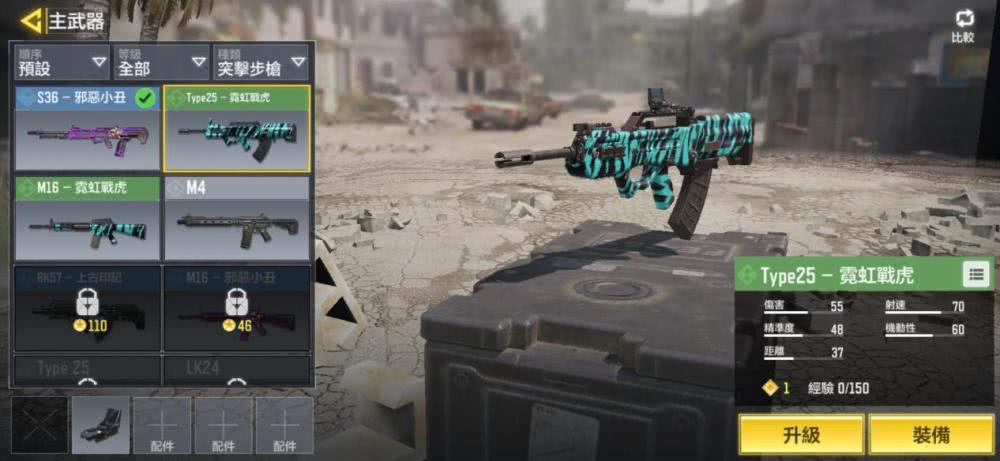1000x461 pixels.
Task: Click the 升級 upgrade button
Action: coord(801,435)
